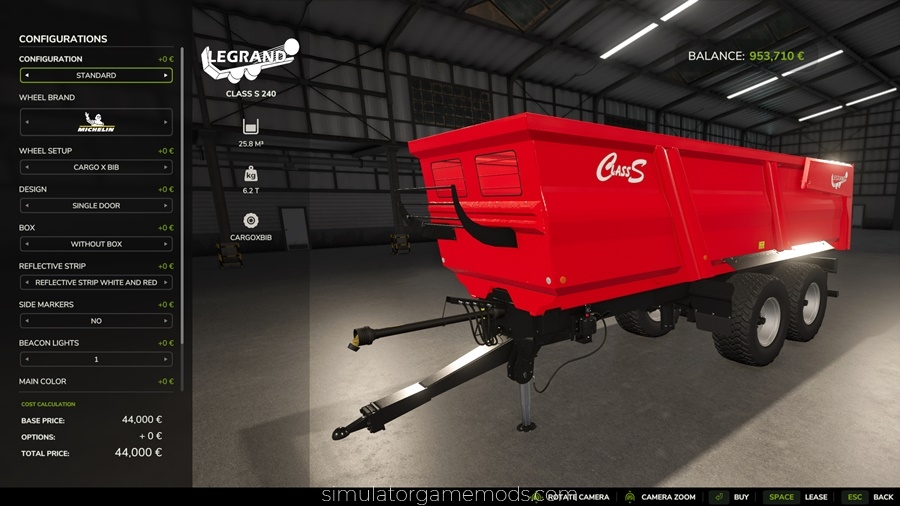
Task: Choose next wheel brand after Michelin
Action: click(x=166, y=122)
